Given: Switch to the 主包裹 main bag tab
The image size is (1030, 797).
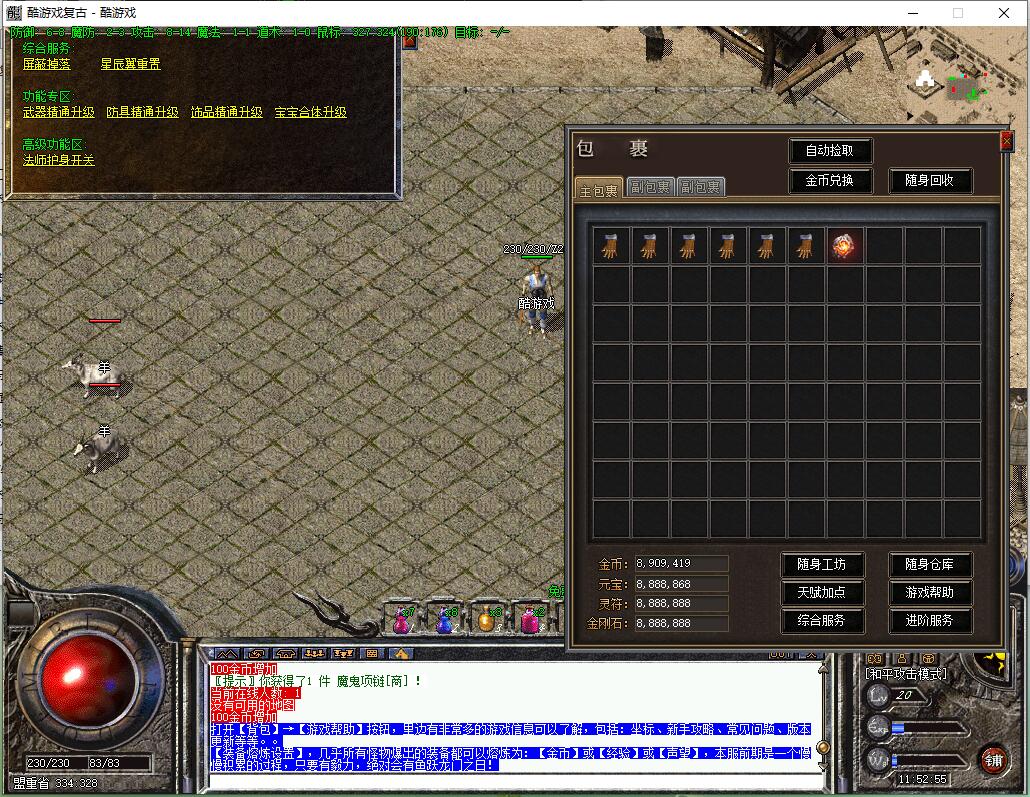Looking at the screenshot, I should tap(598, 188).
